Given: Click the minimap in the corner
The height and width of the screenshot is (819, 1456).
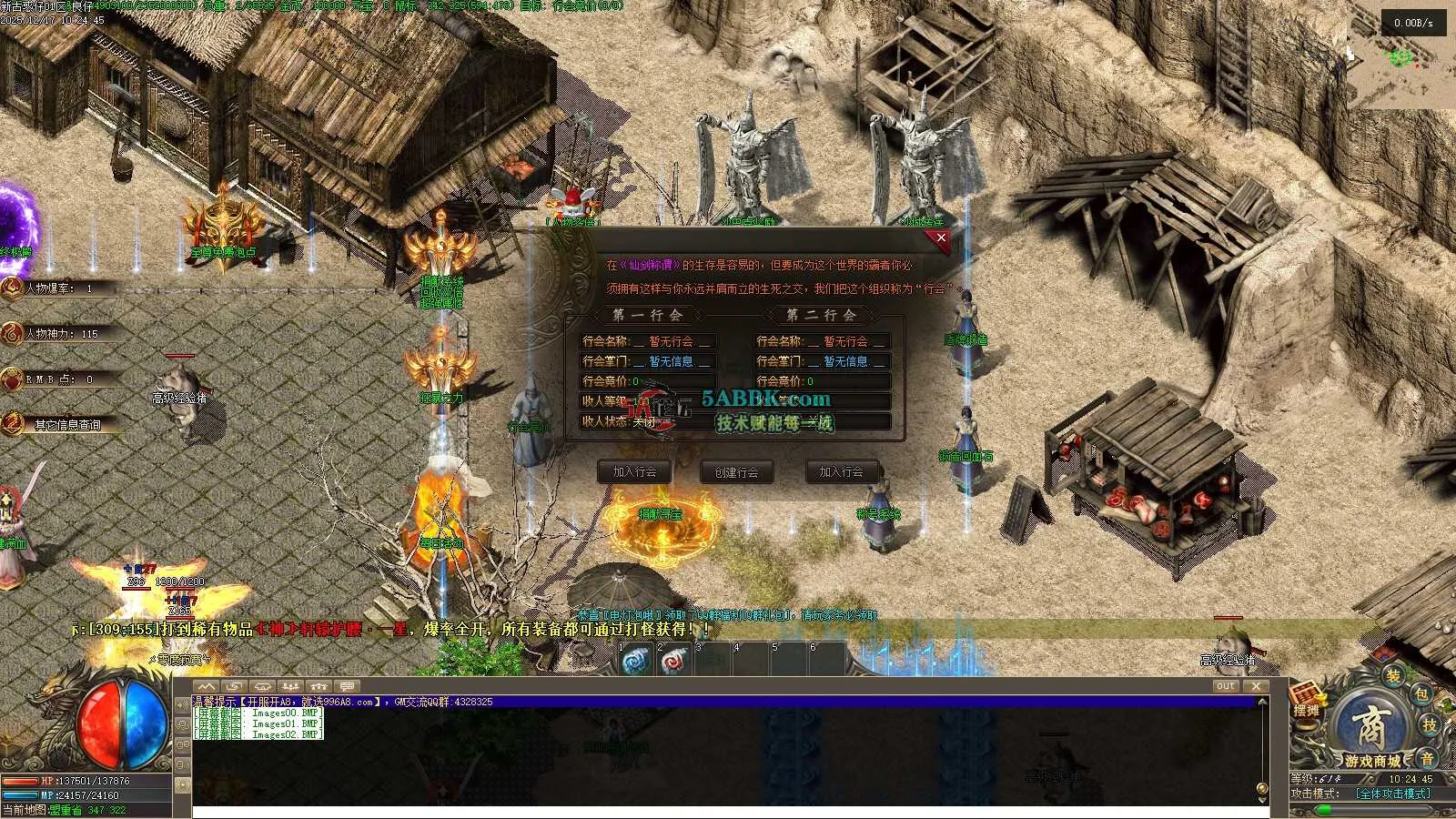Looking at the screenshot, I should coord(1401,59).
